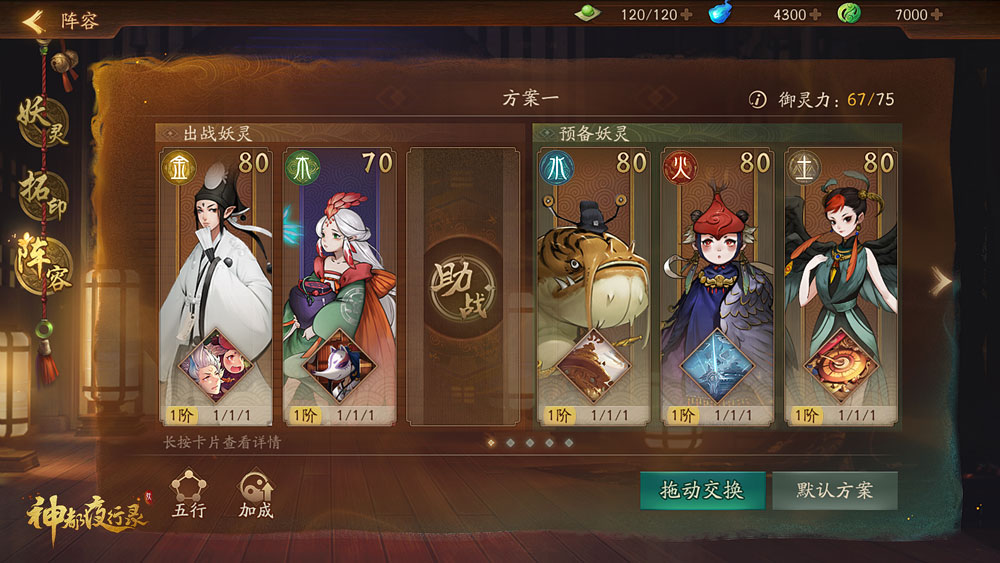Apply the 默认方案 default lineup

835,490
